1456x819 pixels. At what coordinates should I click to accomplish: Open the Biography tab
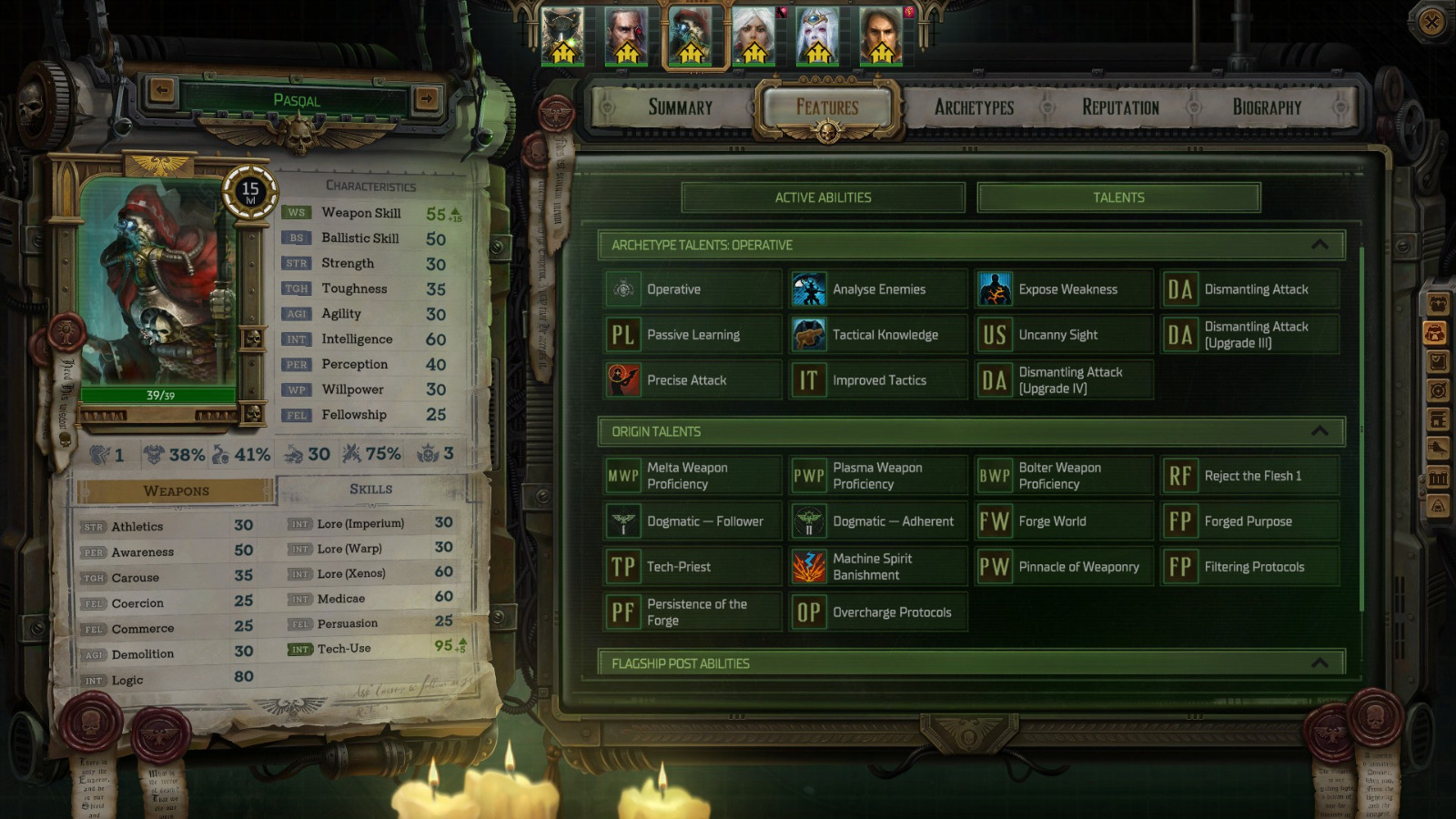pos(1266,106)
